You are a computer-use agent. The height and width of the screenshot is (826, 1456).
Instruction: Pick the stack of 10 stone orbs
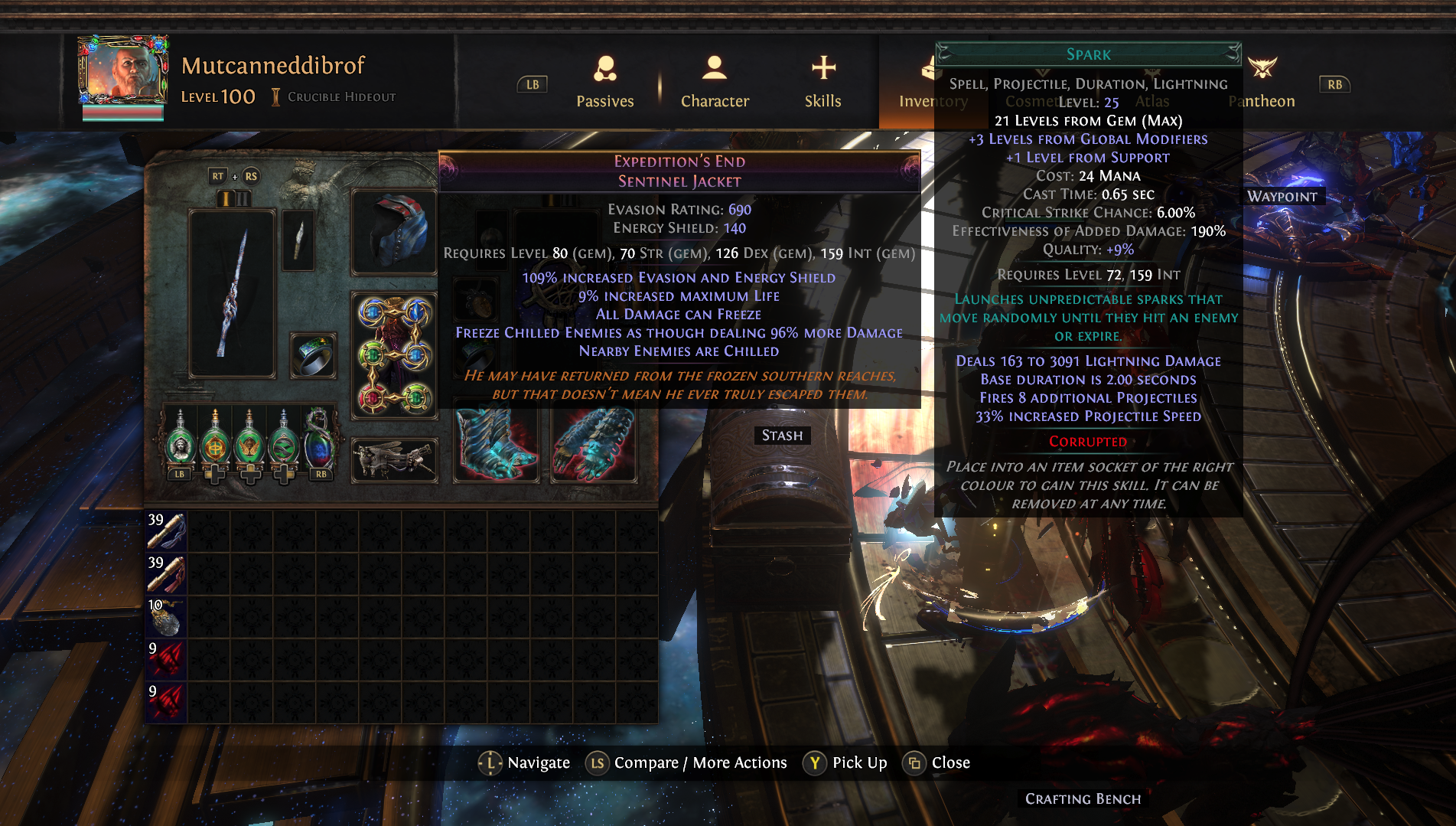166,617
